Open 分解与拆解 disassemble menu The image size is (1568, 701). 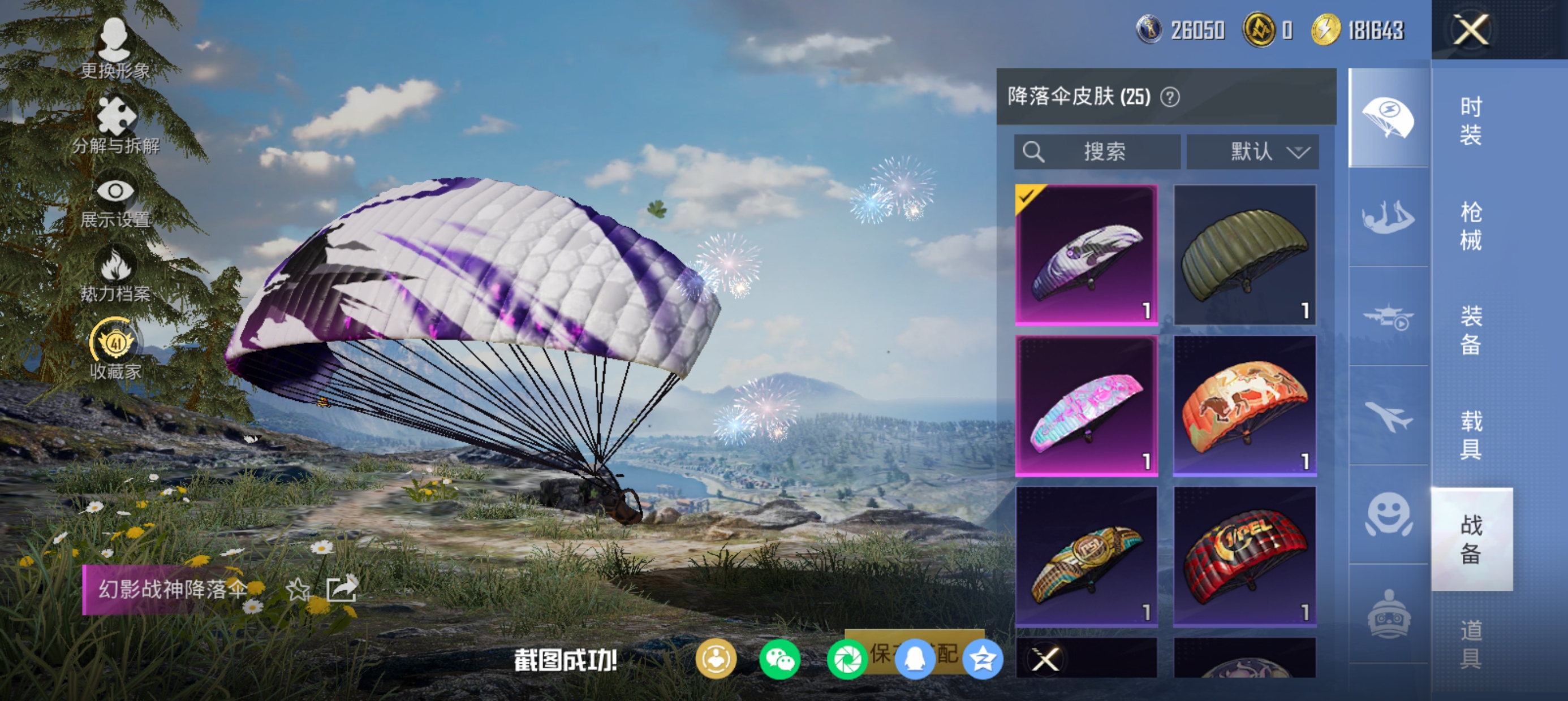click(115, 125)
